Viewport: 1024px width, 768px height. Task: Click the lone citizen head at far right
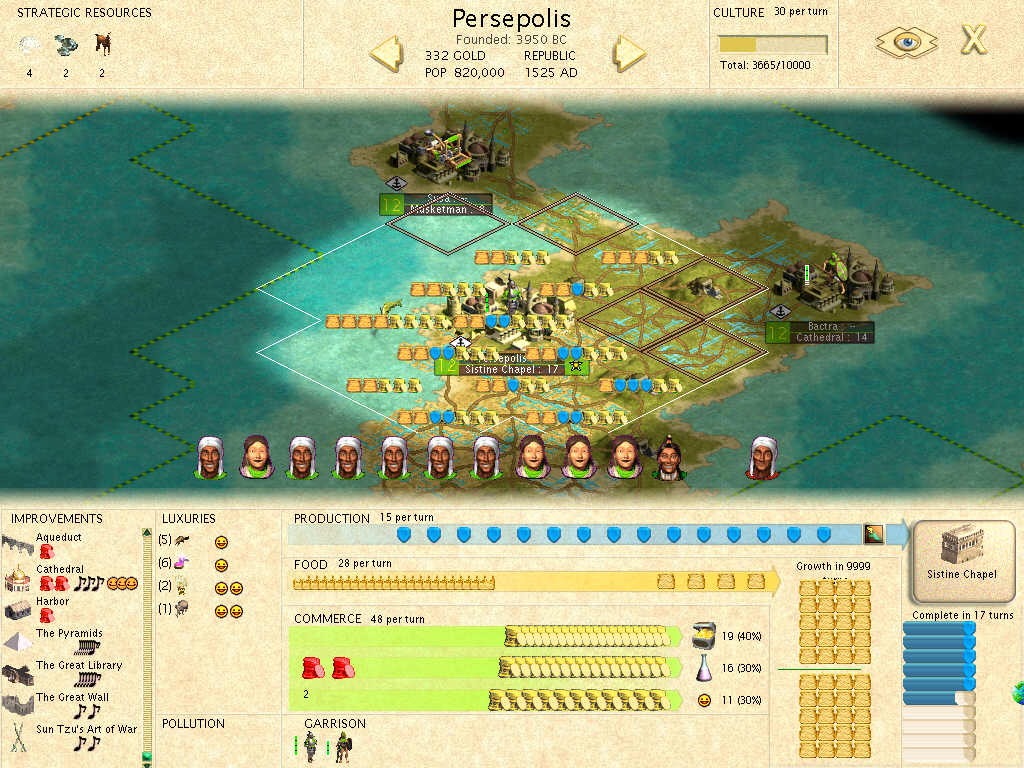[764, 458]
